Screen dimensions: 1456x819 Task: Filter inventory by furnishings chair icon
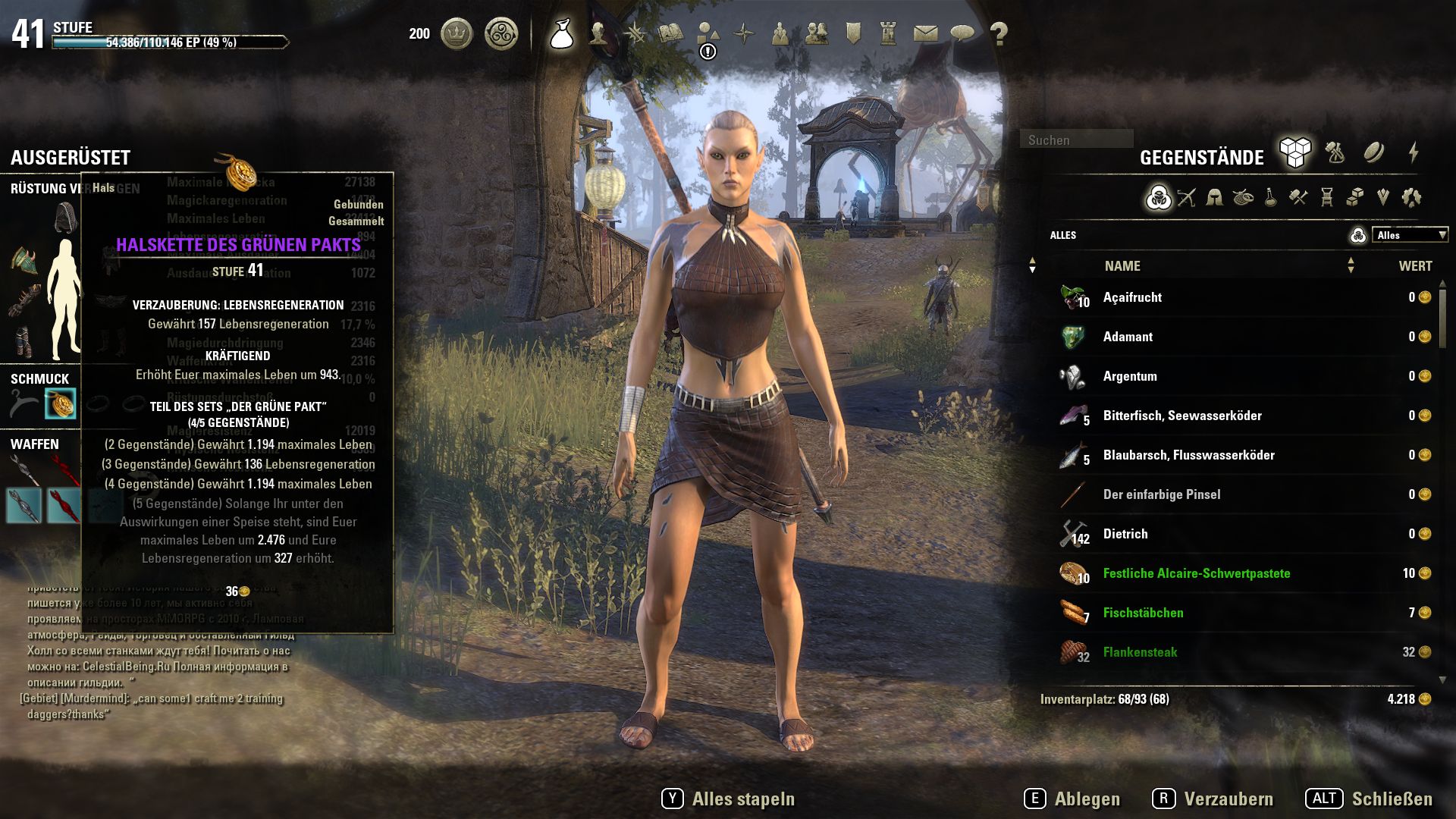[1326, 198]
